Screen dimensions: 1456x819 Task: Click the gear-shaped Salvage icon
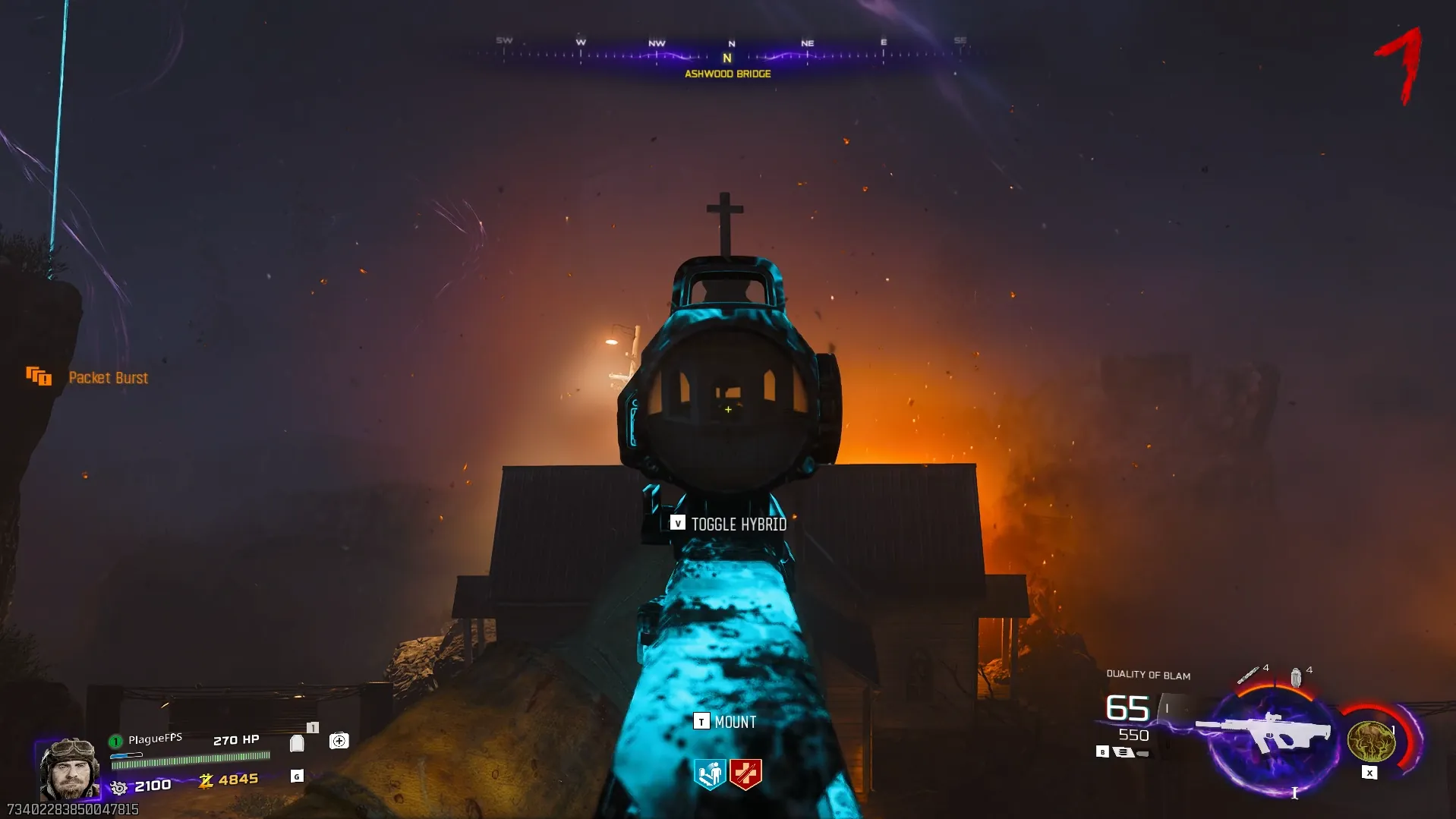tap(119, 787)
